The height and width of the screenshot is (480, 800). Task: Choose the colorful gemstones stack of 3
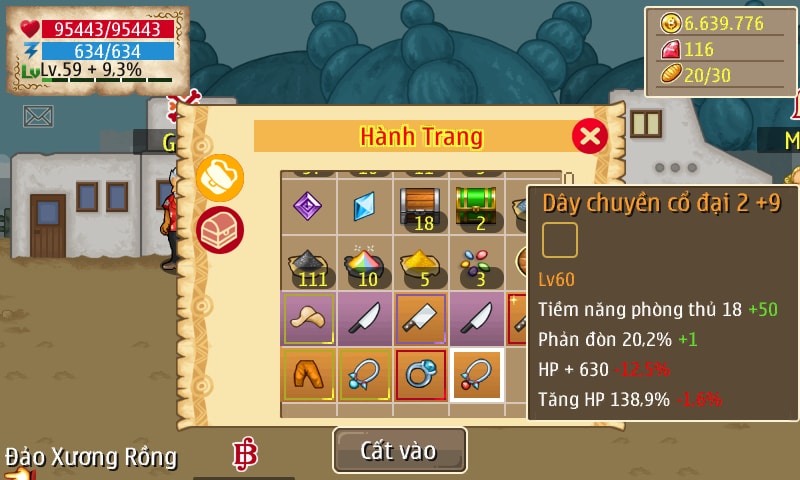pos(476,262)
